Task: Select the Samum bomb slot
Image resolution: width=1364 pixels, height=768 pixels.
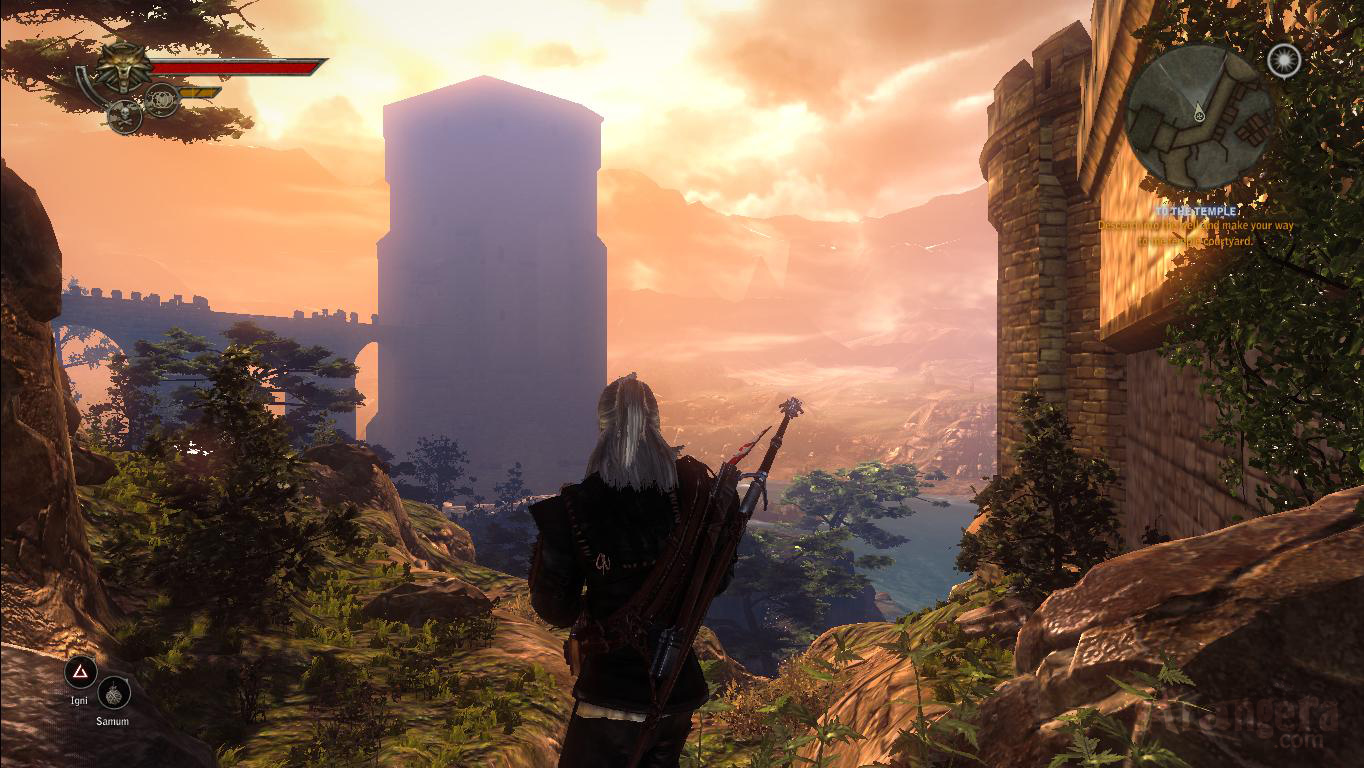Action: coord(114,692)
